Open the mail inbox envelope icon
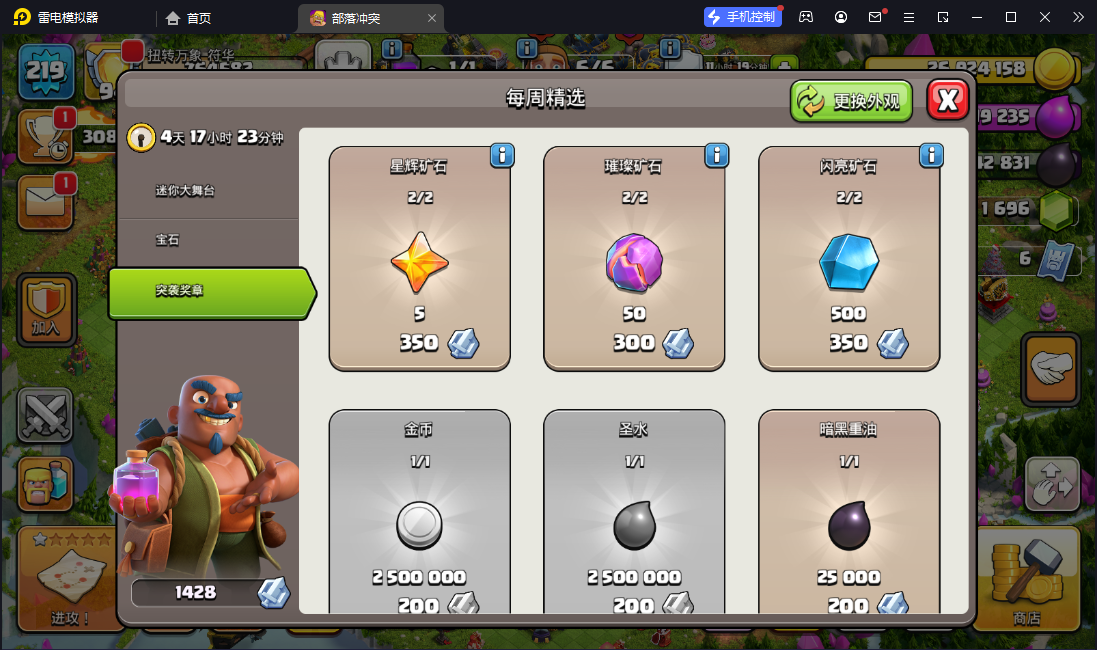The image size is (1097, 650). pyautogui.click(x=45, y=201)
